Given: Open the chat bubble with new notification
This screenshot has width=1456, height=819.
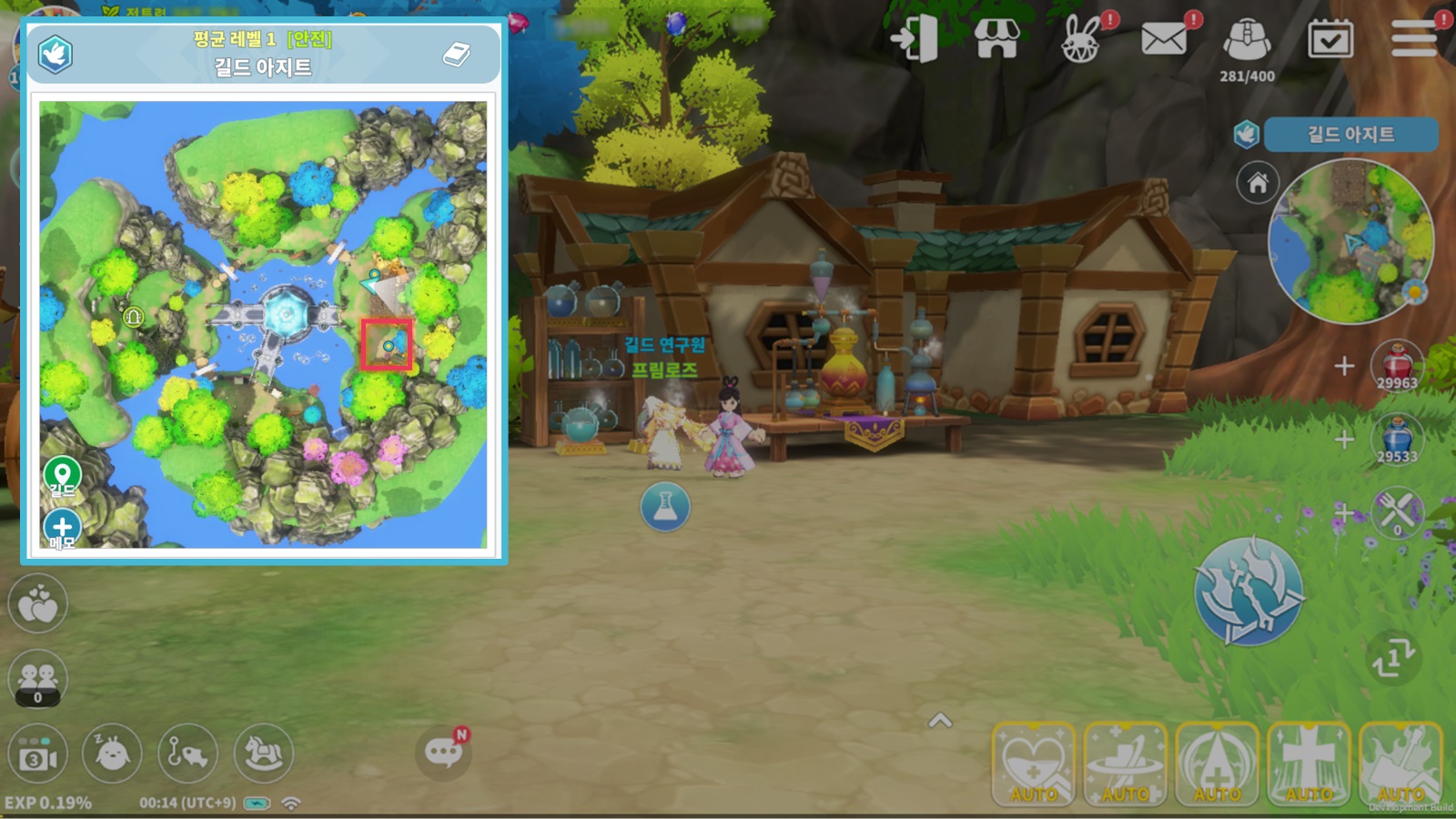Looking at the screenshot, I should pos(443,753).
